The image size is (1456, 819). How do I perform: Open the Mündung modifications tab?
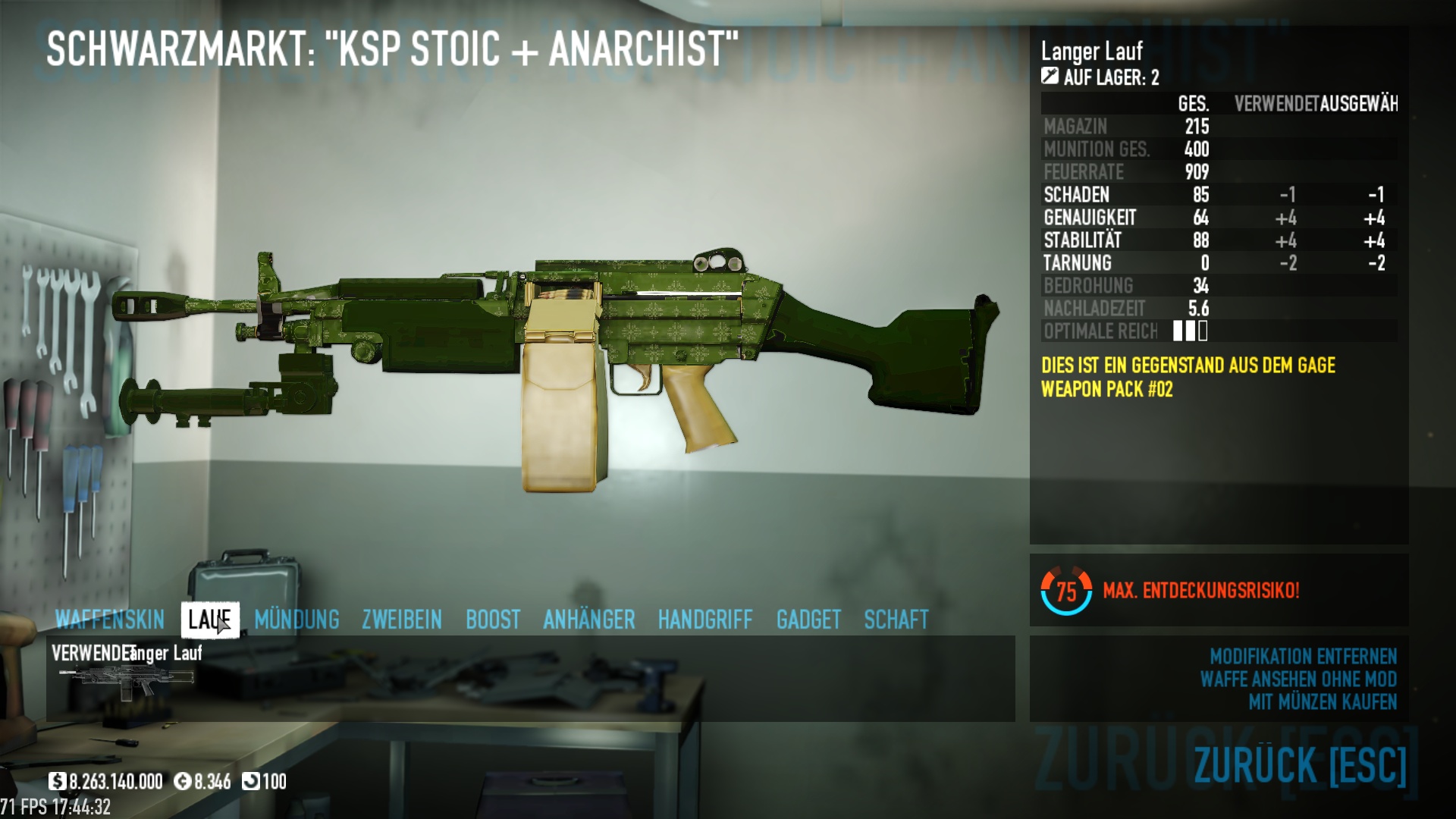click(297, 620)
